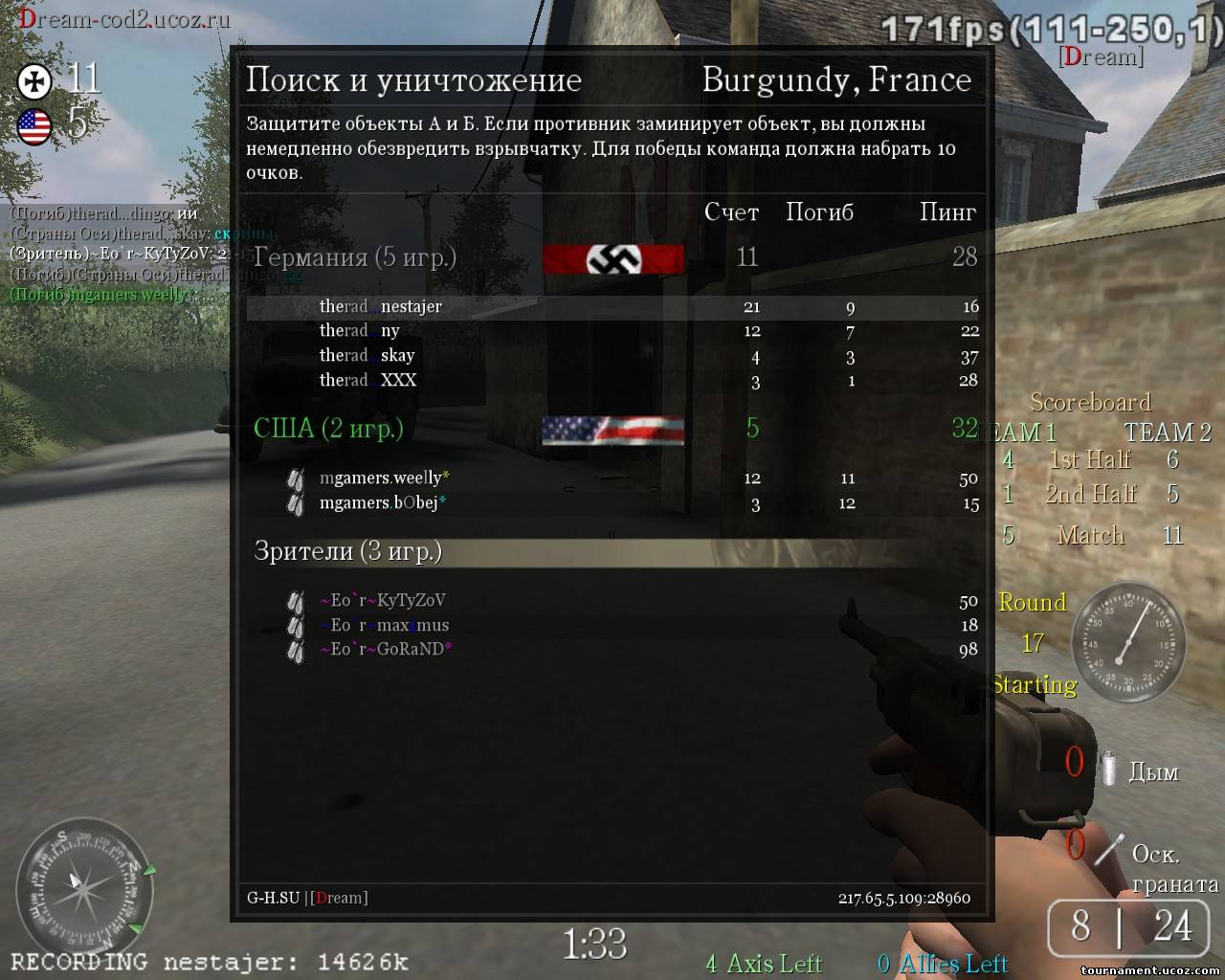Click spectator ~Eo`r~KyTyZoV in the list

[x=382, y=601]
